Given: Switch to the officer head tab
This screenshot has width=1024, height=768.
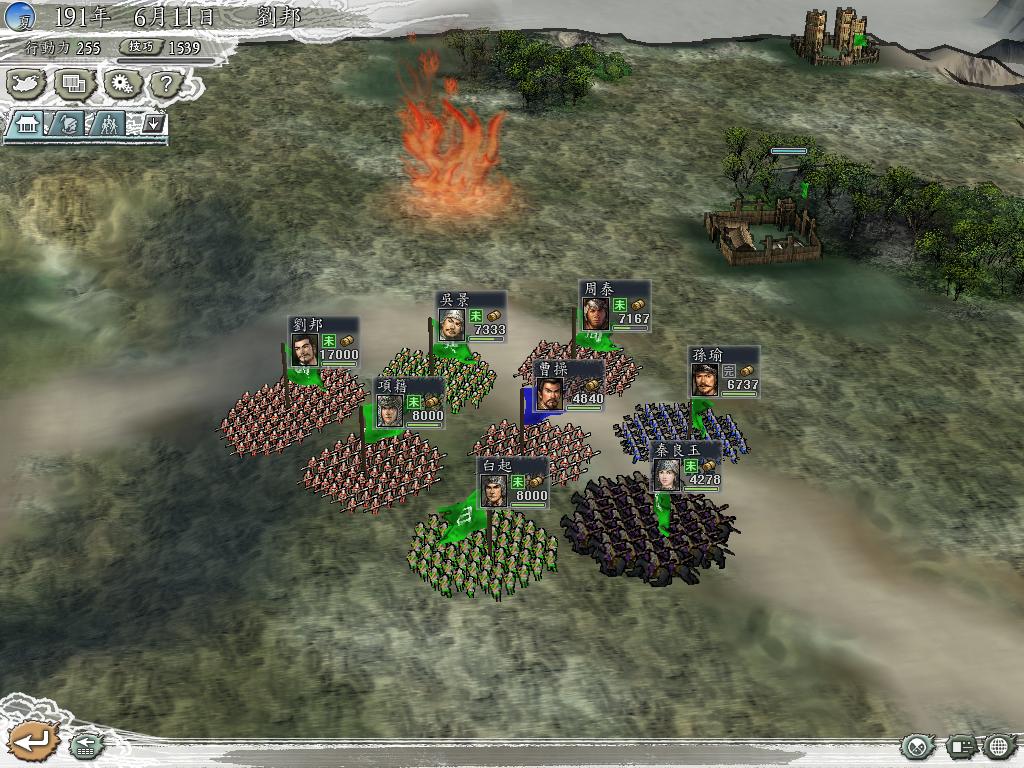Looking at the screenshot, I should pos(68,124).
